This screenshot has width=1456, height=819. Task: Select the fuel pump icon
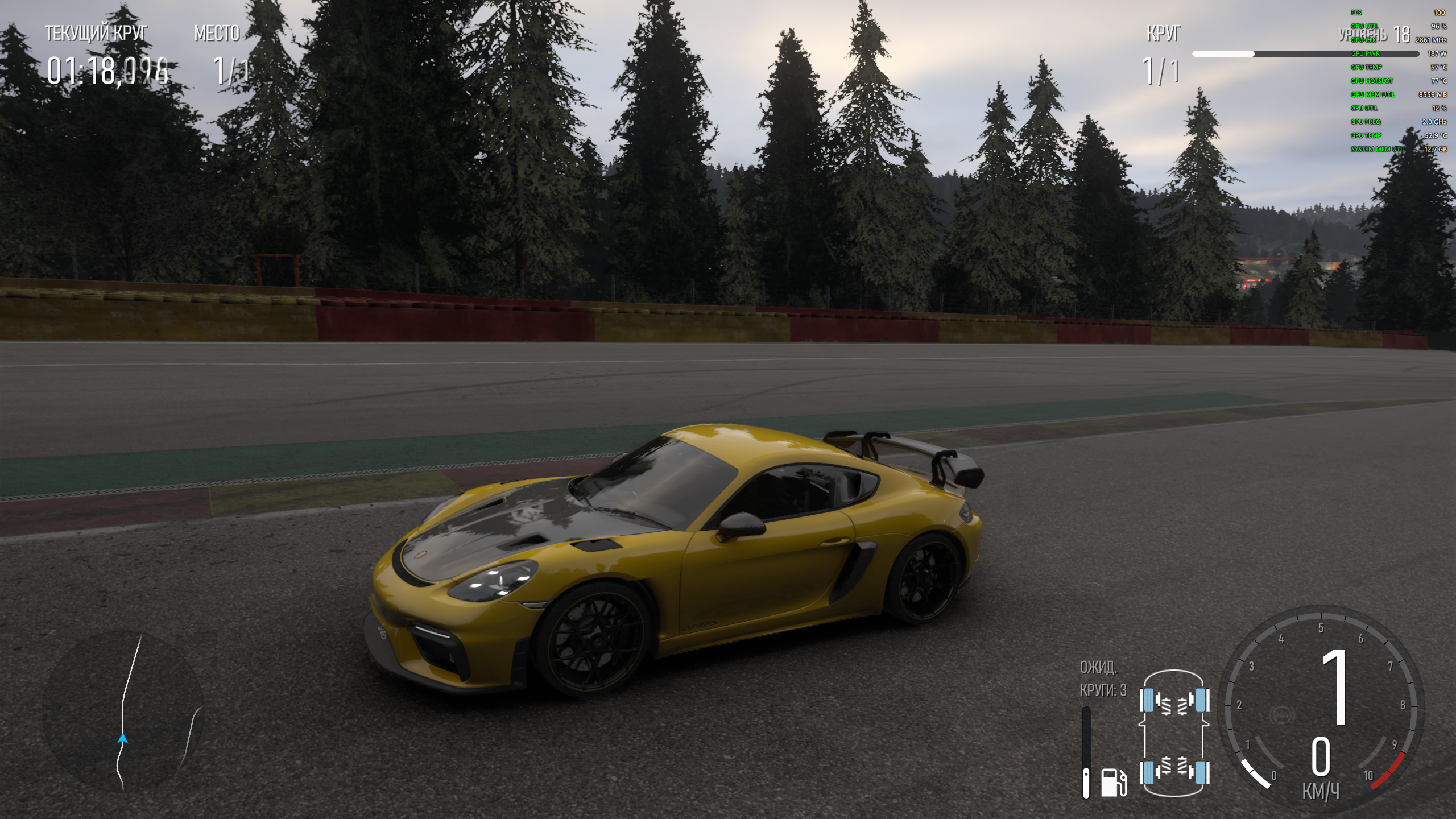1113,782
